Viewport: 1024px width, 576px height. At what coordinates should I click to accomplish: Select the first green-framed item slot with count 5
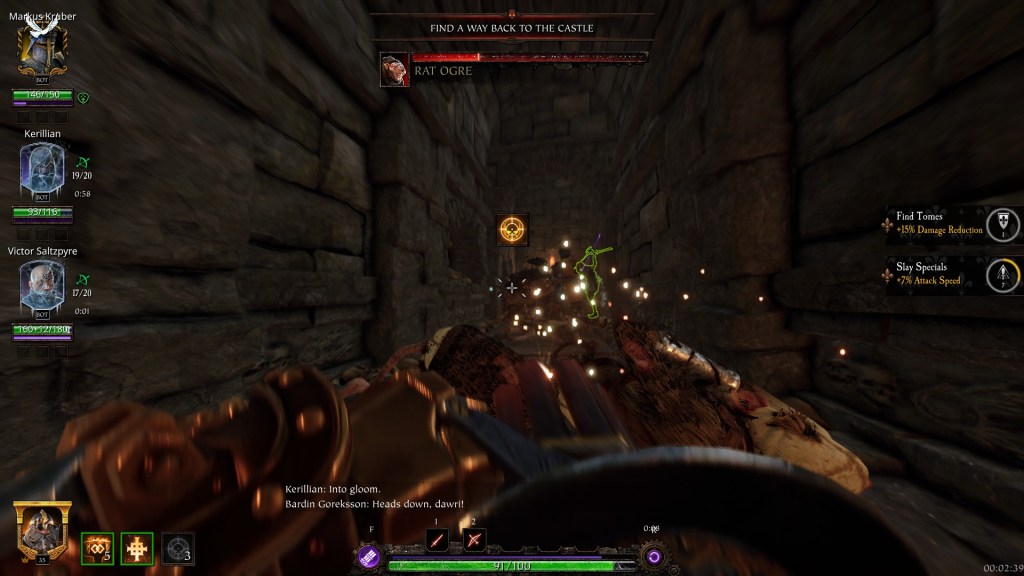[x=97, y=548]
